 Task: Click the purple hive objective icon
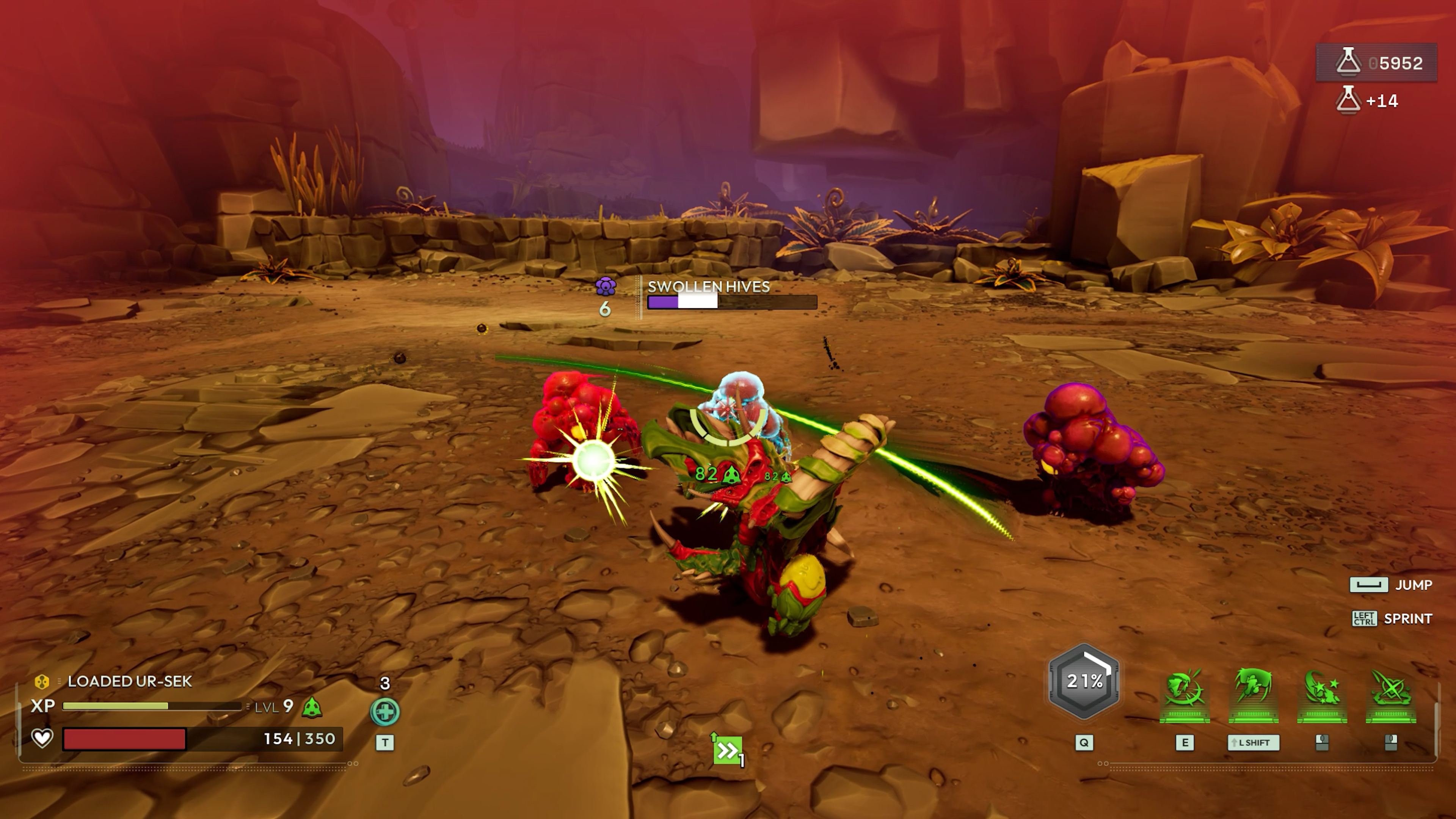pyautogui.click(x=606, y=286)
